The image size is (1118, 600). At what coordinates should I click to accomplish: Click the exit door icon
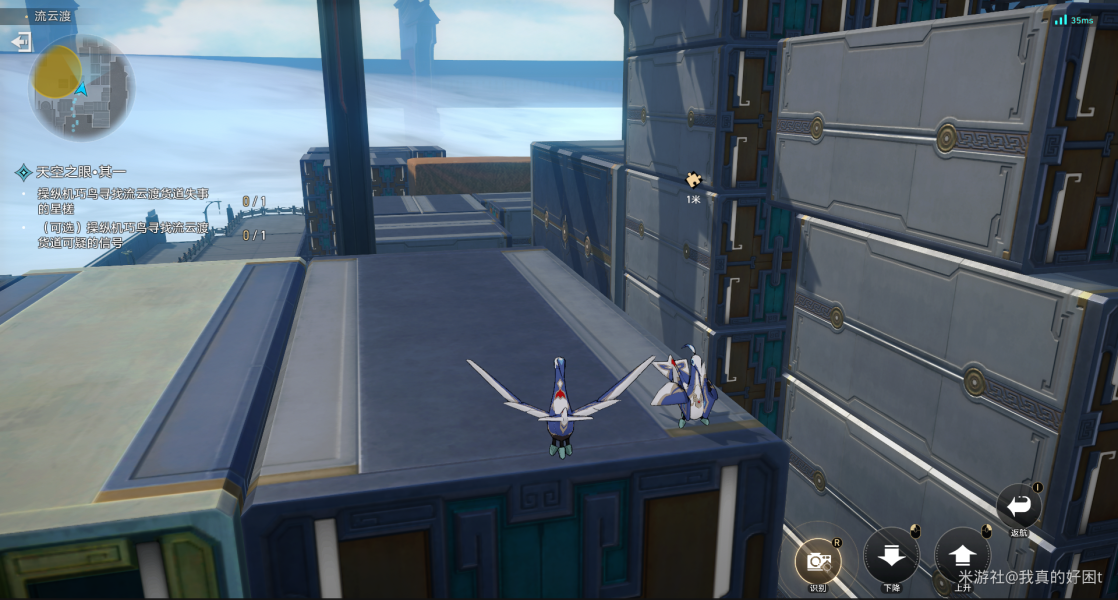click(x=20, y=41)
